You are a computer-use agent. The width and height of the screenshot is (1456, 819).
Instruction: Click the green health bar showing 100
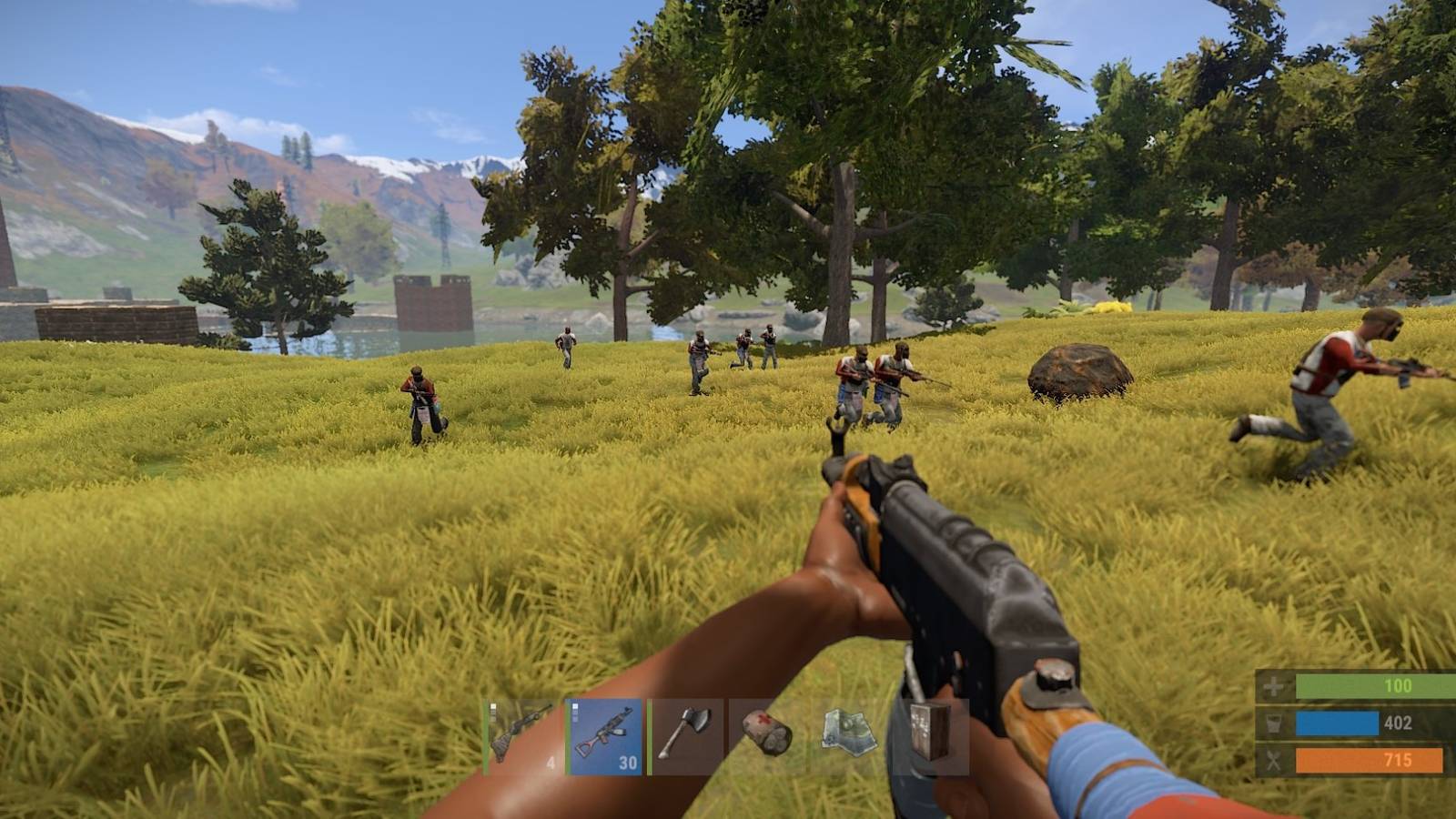point(1374,685)
